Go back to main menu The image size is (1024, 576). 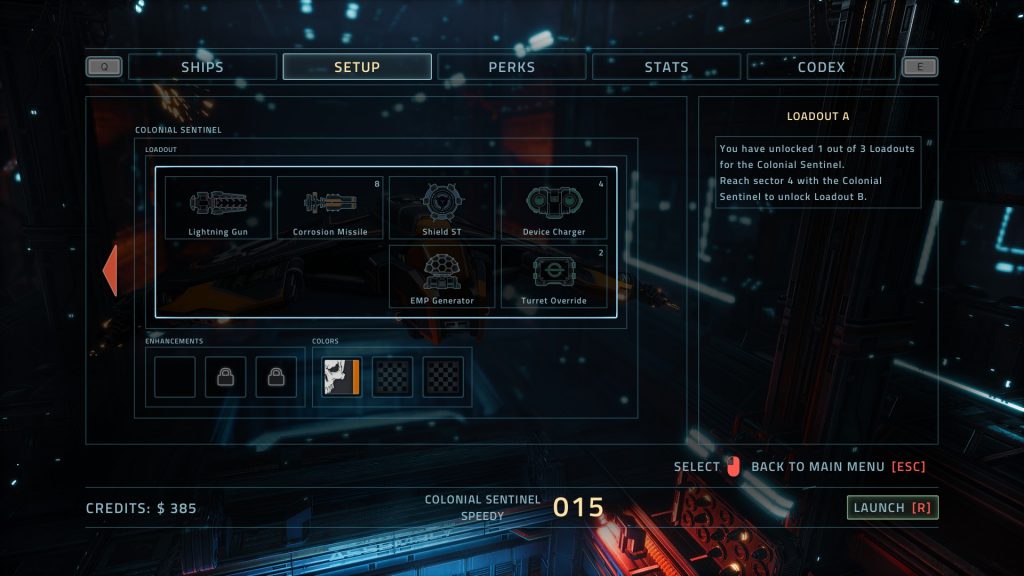pos(838,467)
